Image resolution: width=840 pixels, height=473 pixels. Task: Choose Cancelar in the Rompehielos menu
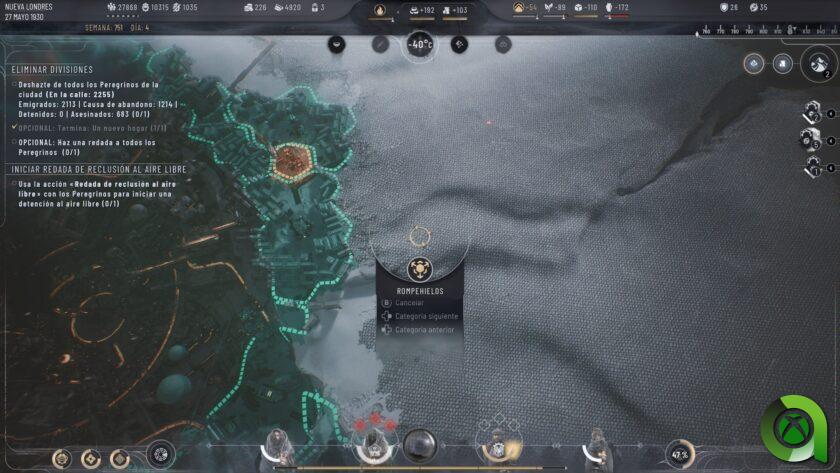409,302
